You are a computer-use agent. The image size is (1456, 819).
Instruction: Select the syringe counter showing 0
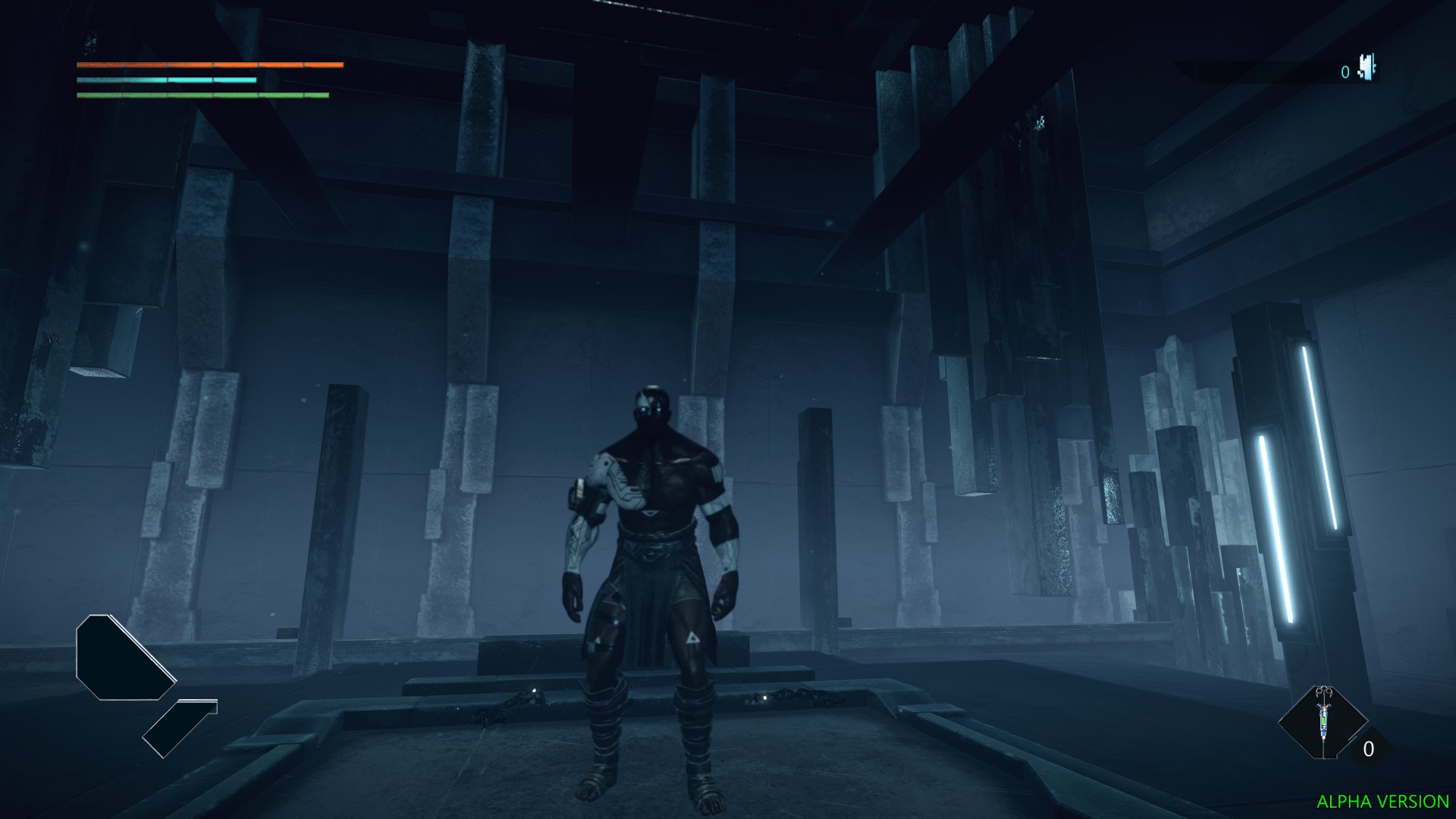1368,748
